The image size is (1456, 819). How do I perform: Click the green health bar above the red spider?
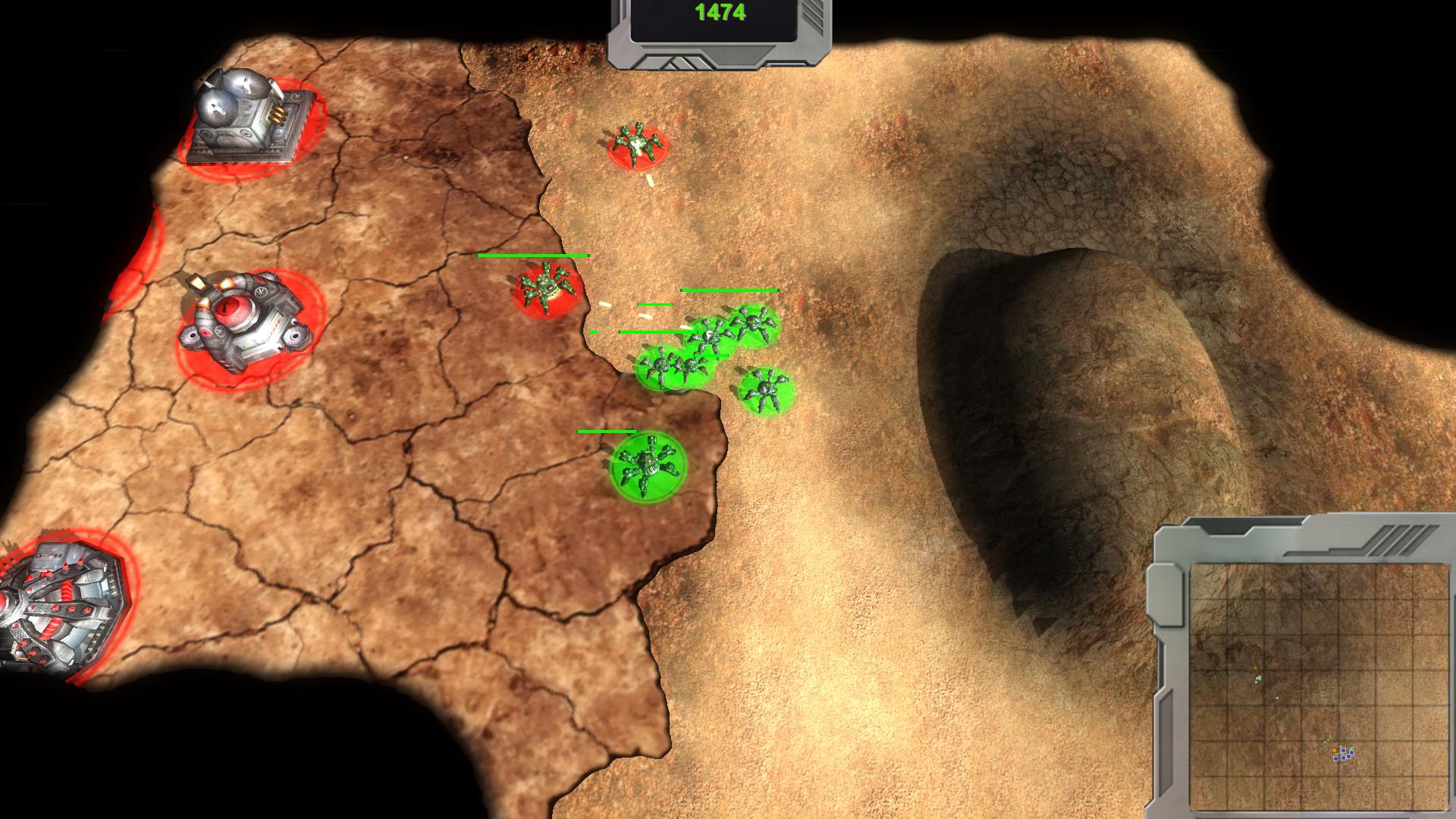tap(531, 257)
